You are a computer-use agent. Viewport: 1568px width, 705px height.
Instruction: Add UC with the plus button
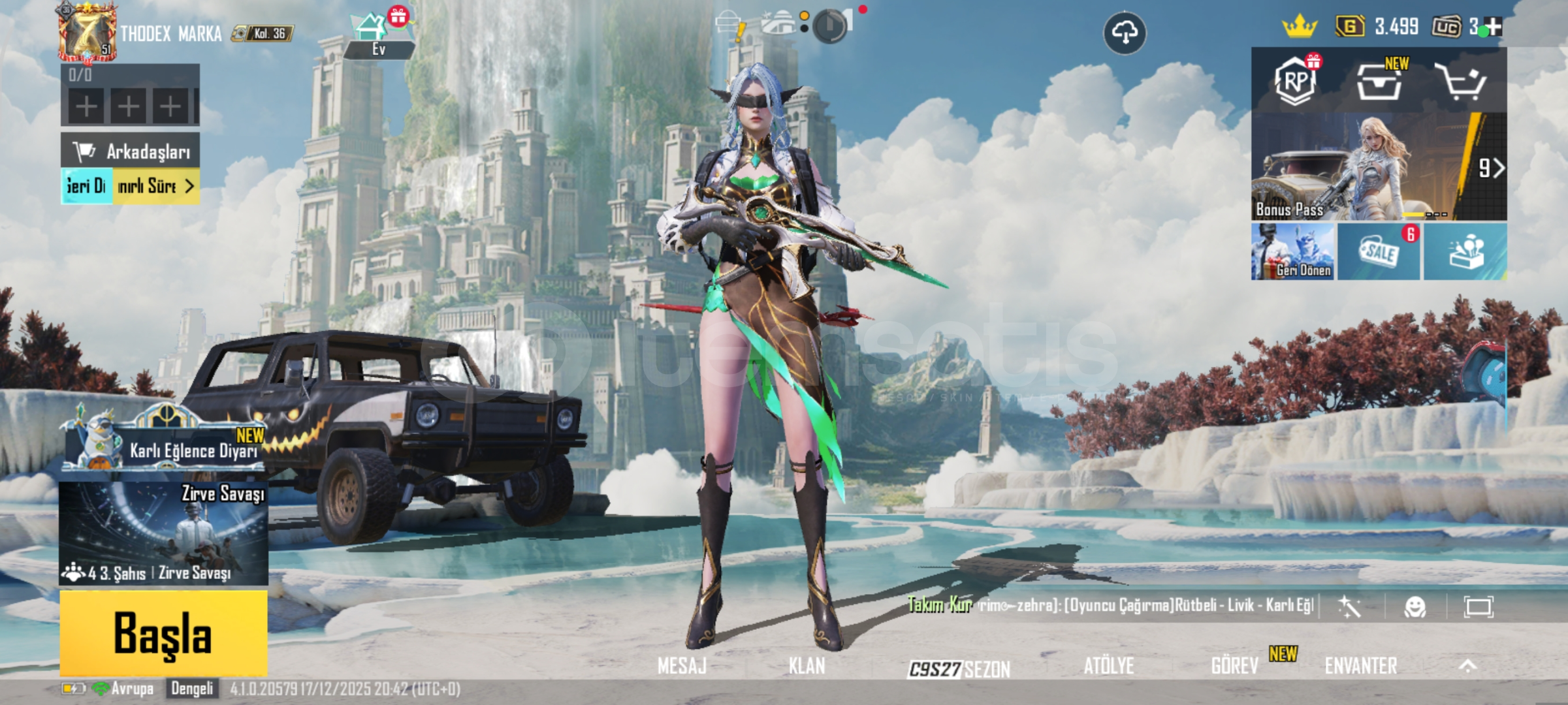pos(1494,27)
